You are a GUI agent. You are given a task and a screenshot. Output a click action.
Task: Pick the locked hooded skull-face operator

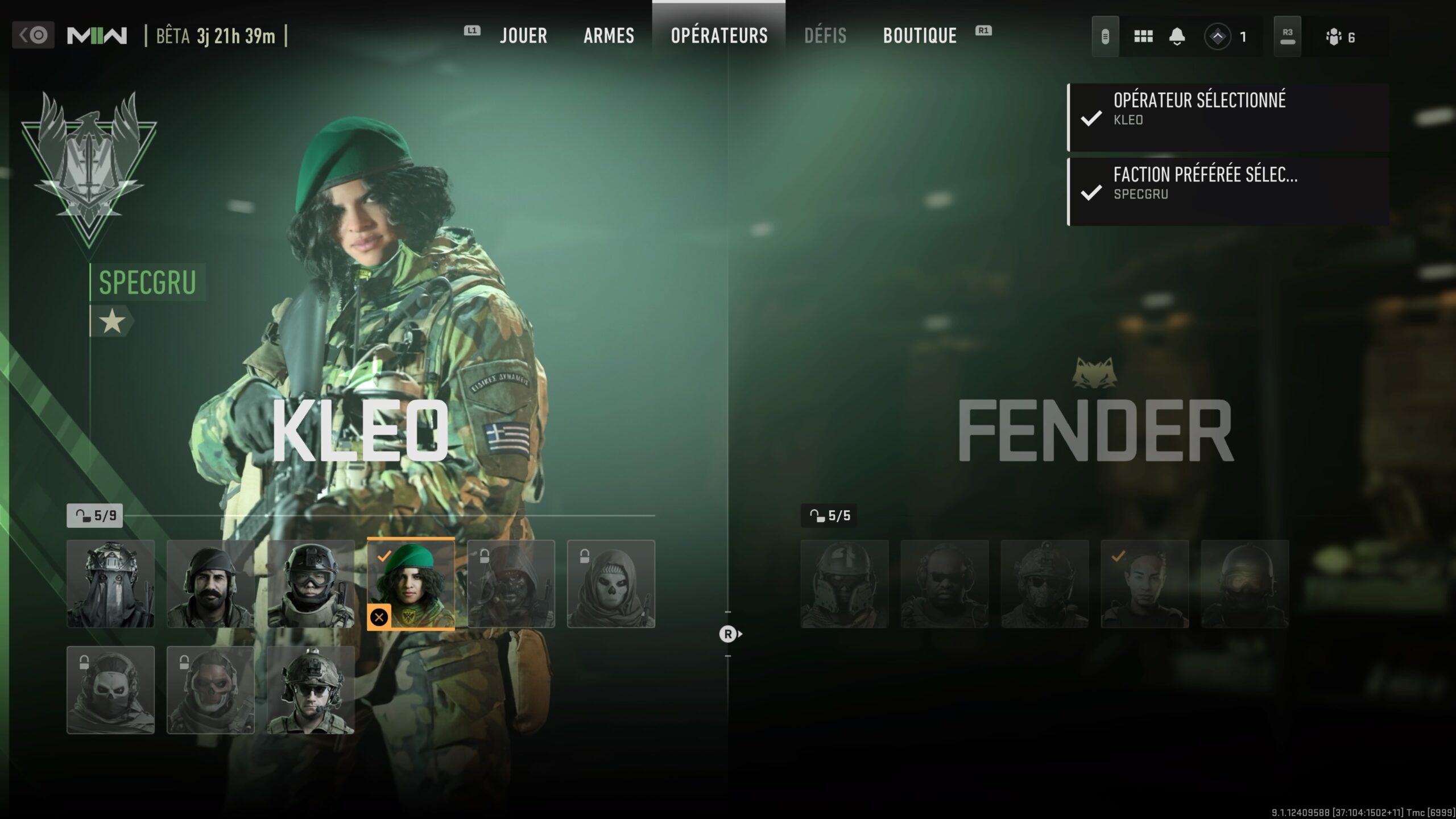(611, 584)
